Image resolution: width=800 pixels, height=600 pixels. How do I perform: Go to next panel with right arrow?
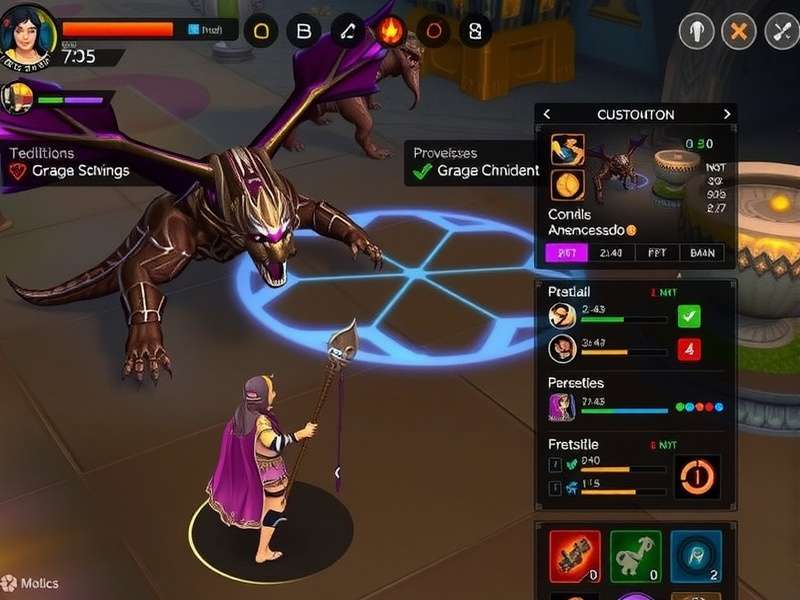coord(727,115)
